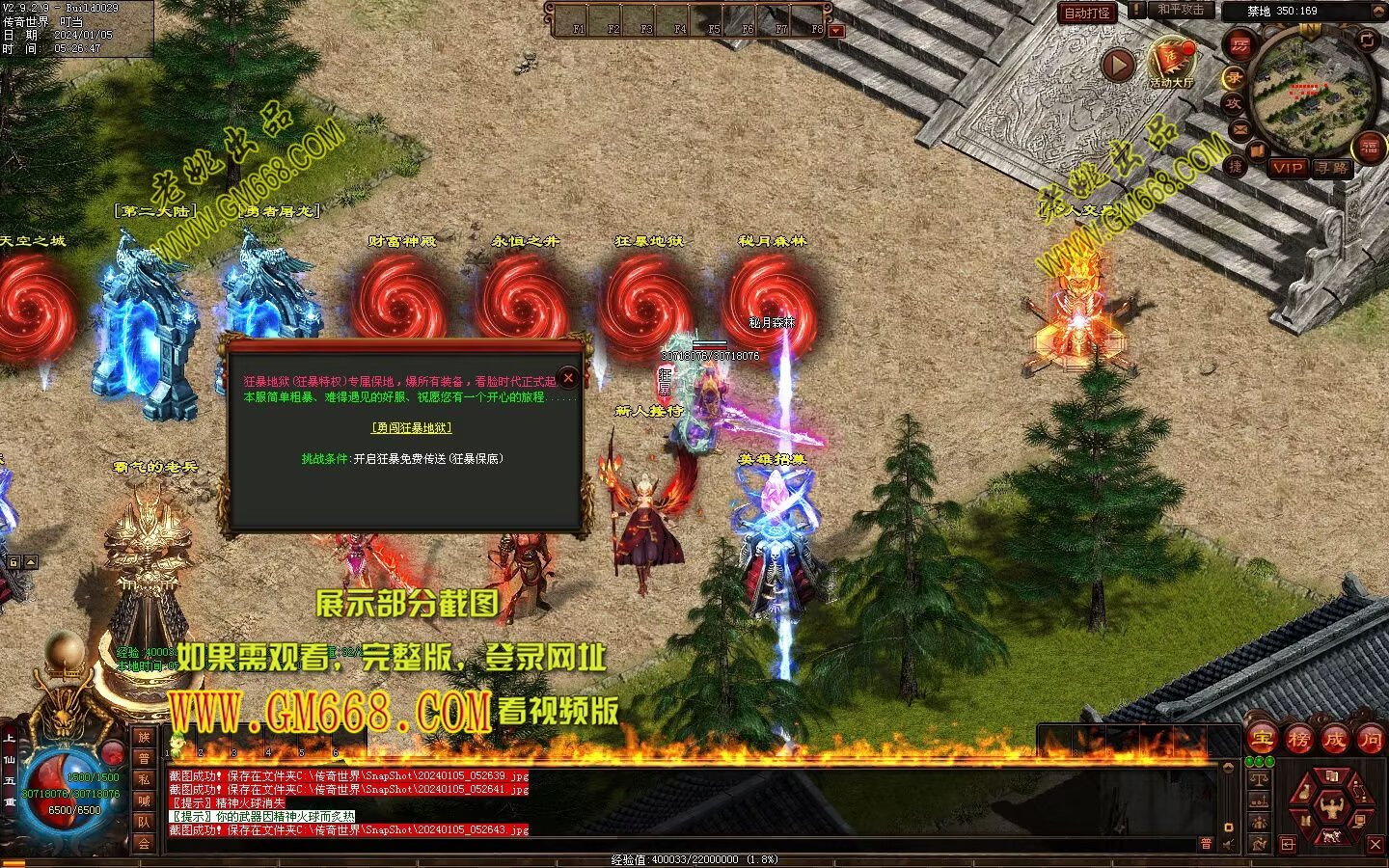This screenshot has height=868, width=1389.
Task: Open the 历 calendar button beside minimap
Action: [1239, 45]
